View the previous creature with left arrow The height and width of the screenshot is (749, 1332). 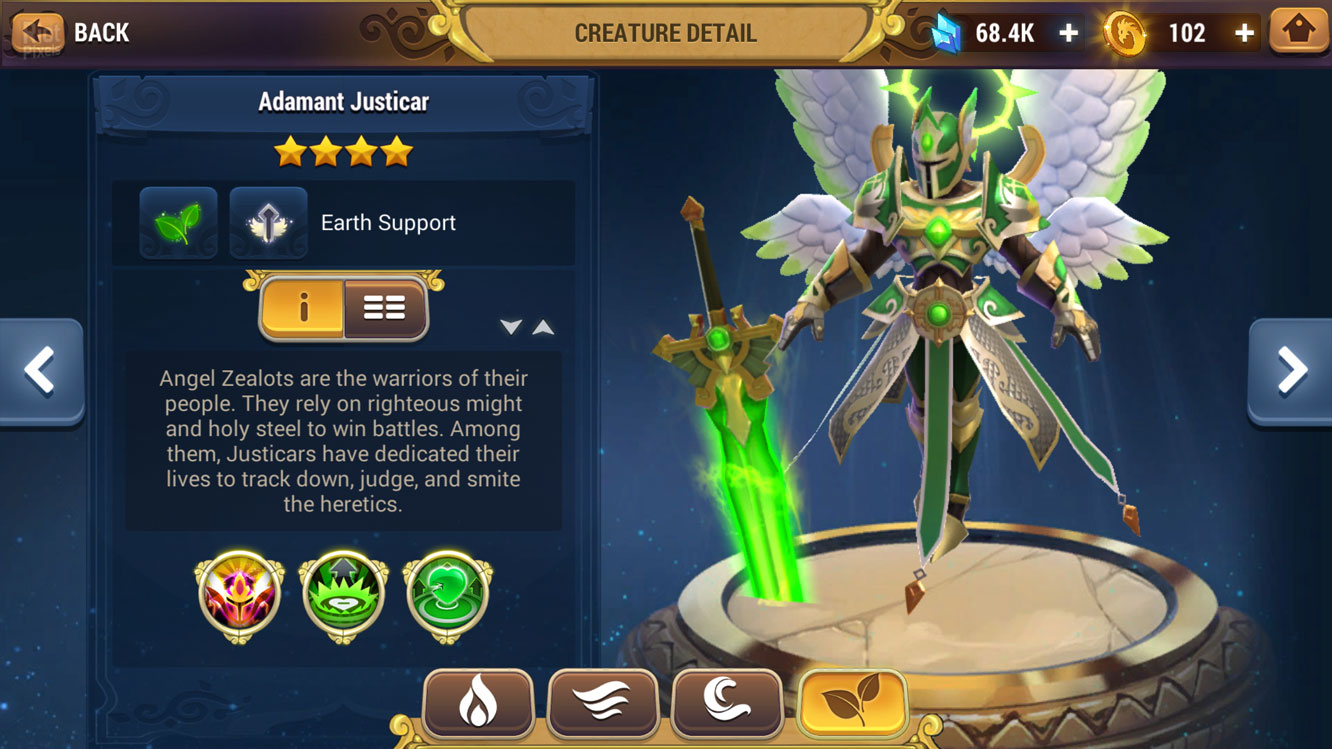coord(40,371)
